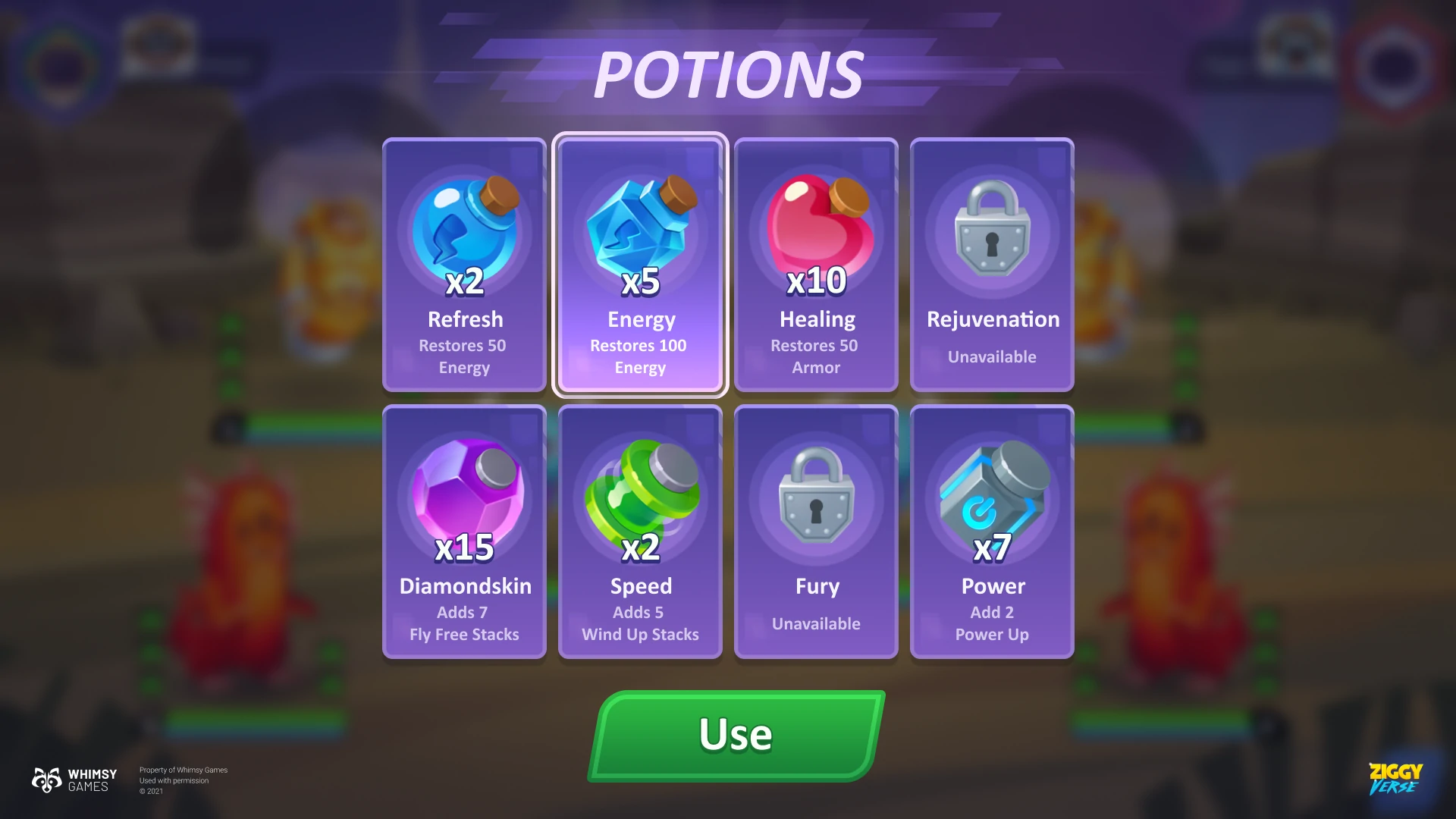Image resolution: width=1456 pixels, height=819 pixels.
Task: Select the Refresh potion card
Action: pyautogui.click(x=464, y=265)
